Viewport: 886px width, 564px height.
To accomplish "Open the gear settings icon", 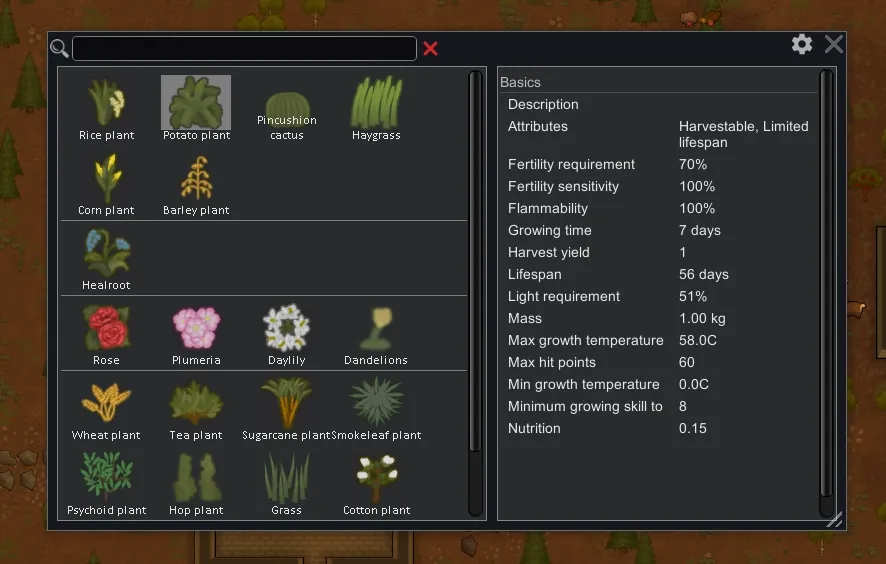I will coord(802,44).
